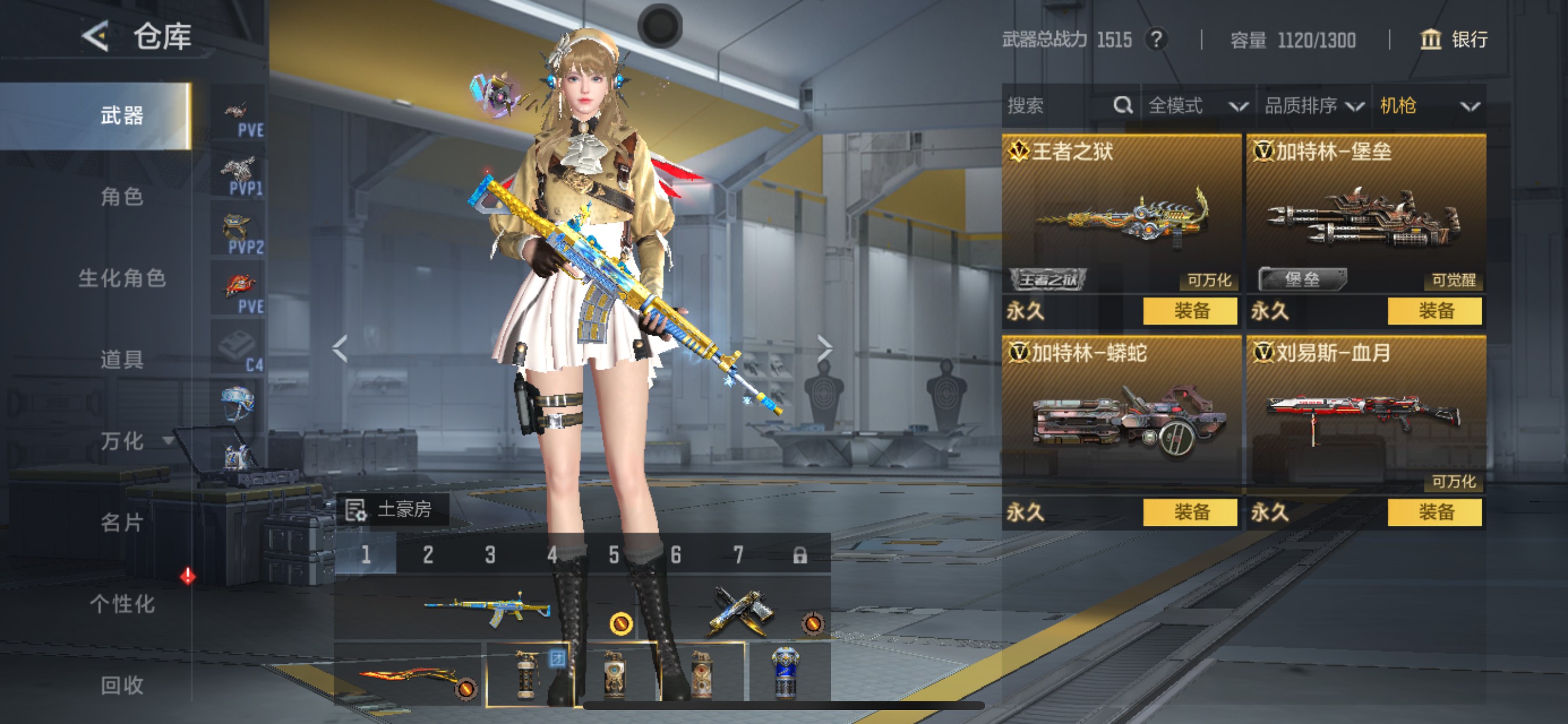Go back from the 仓库 screen
The image size is (1568, 724).
tap(96, 37)
